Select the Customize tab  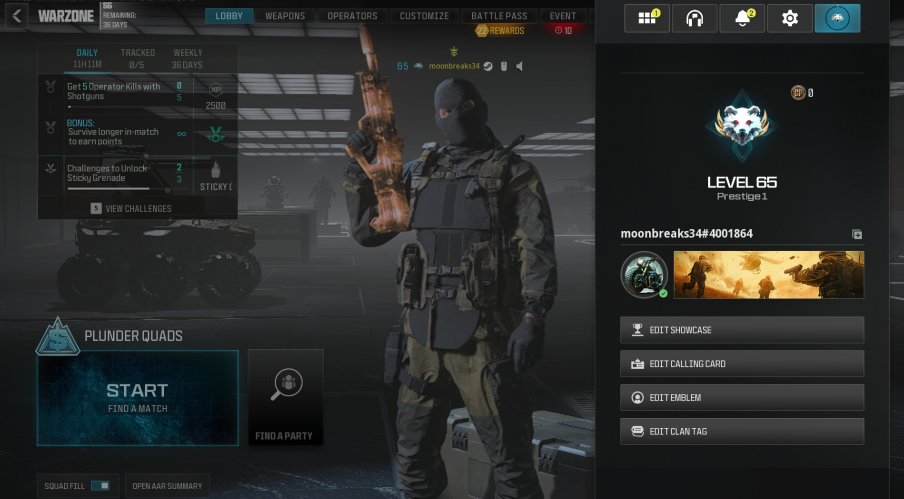(424, 16)
